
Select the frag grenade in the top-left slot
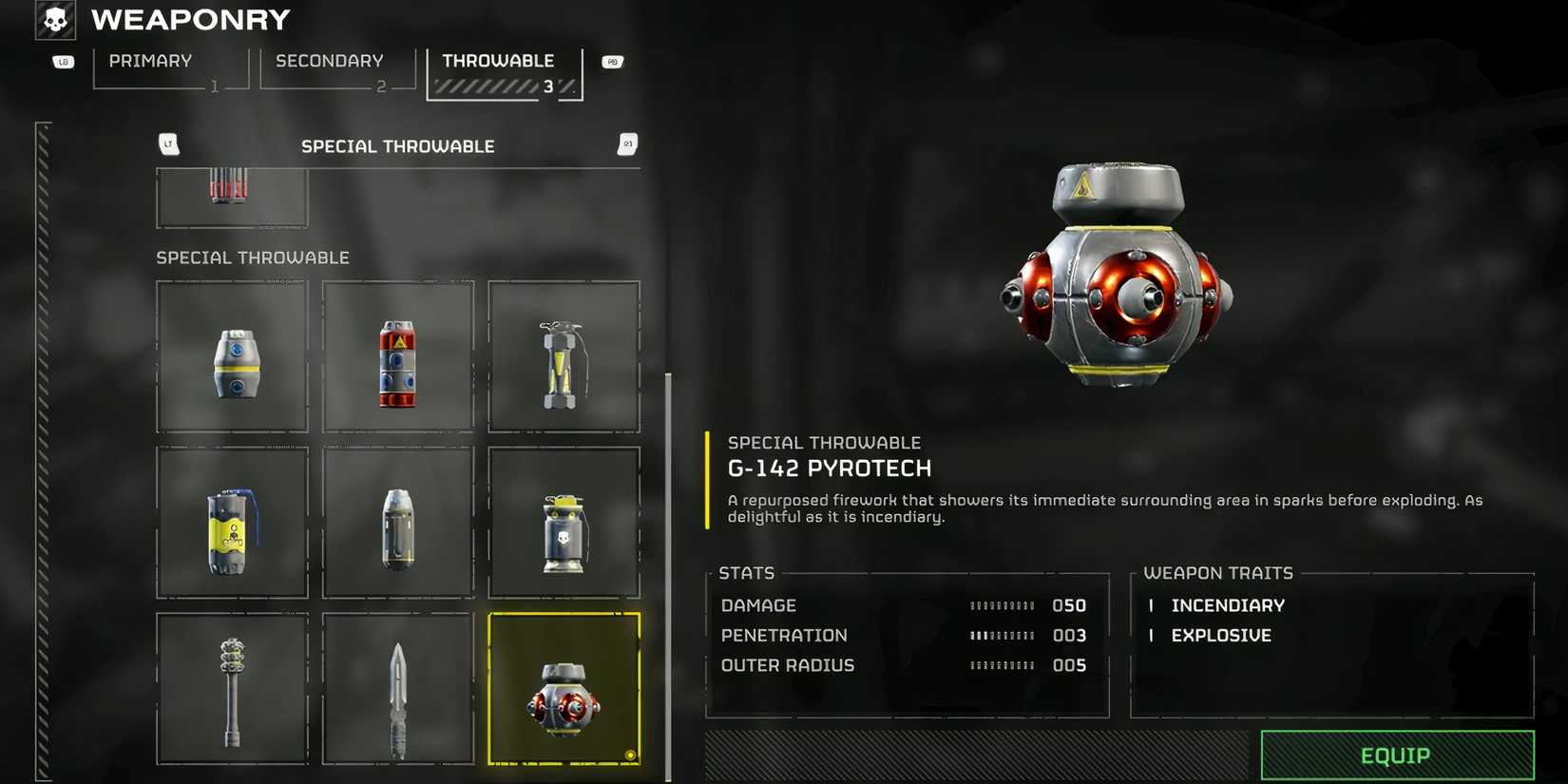click(x=231, y=356)
